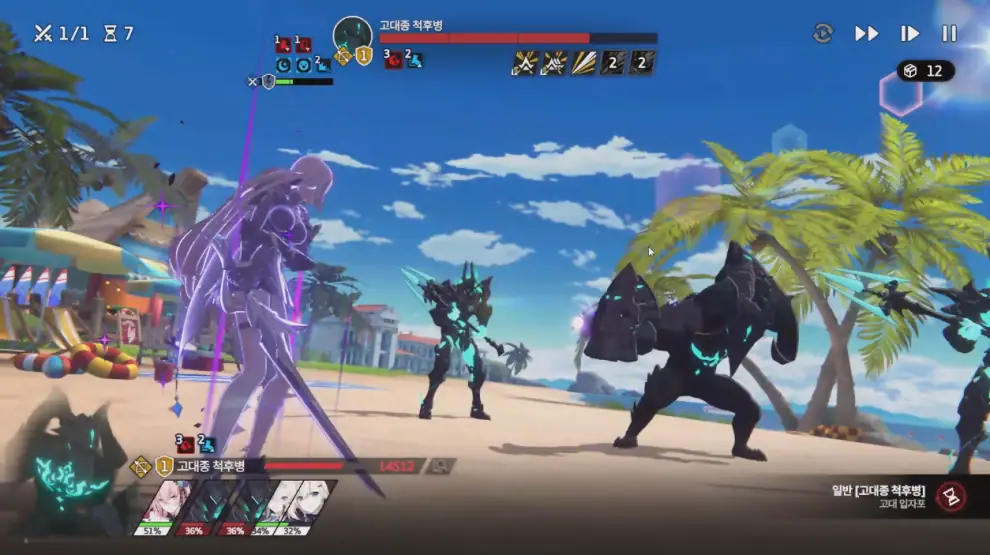Inspect the target with the magnifier icon
Image resolution: width=990 pixels, height=555 pixels.
point(440,466)
